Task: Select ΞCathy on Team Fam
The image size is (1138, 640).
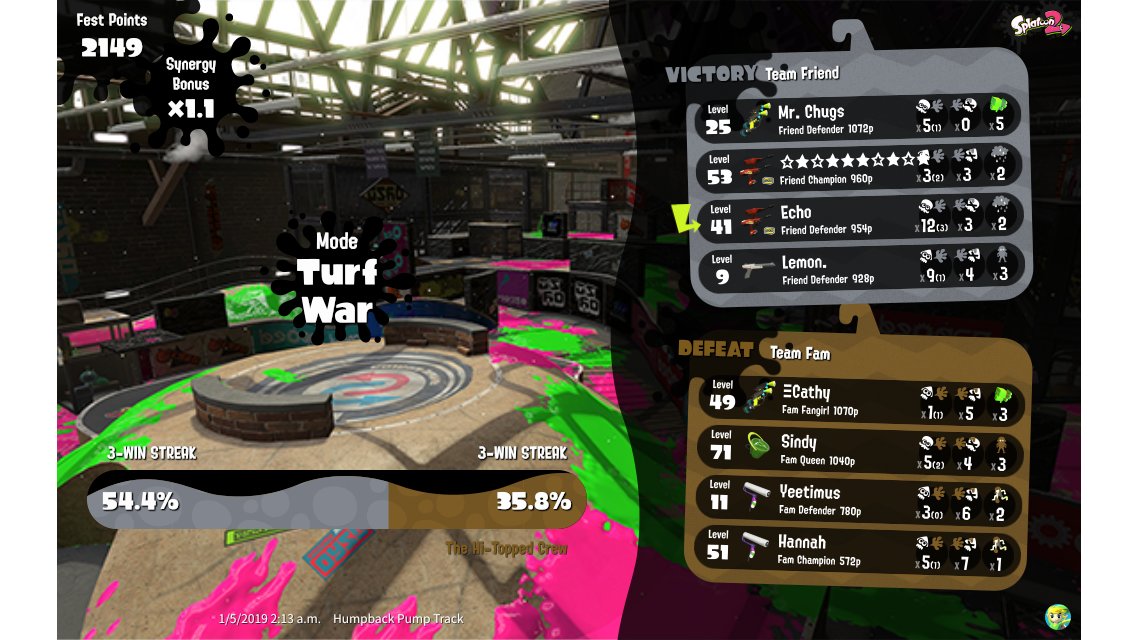Action: point(860,399)
